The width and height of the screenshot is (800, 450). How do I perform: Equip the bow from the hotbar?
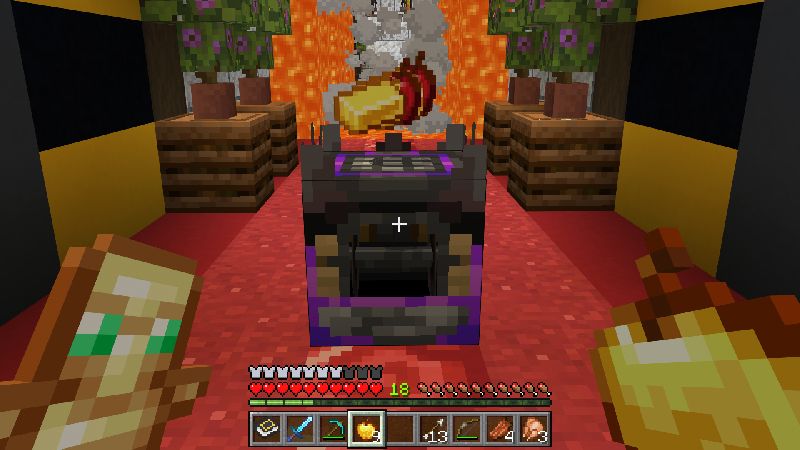pyautogui.click(x=466, y=429)
